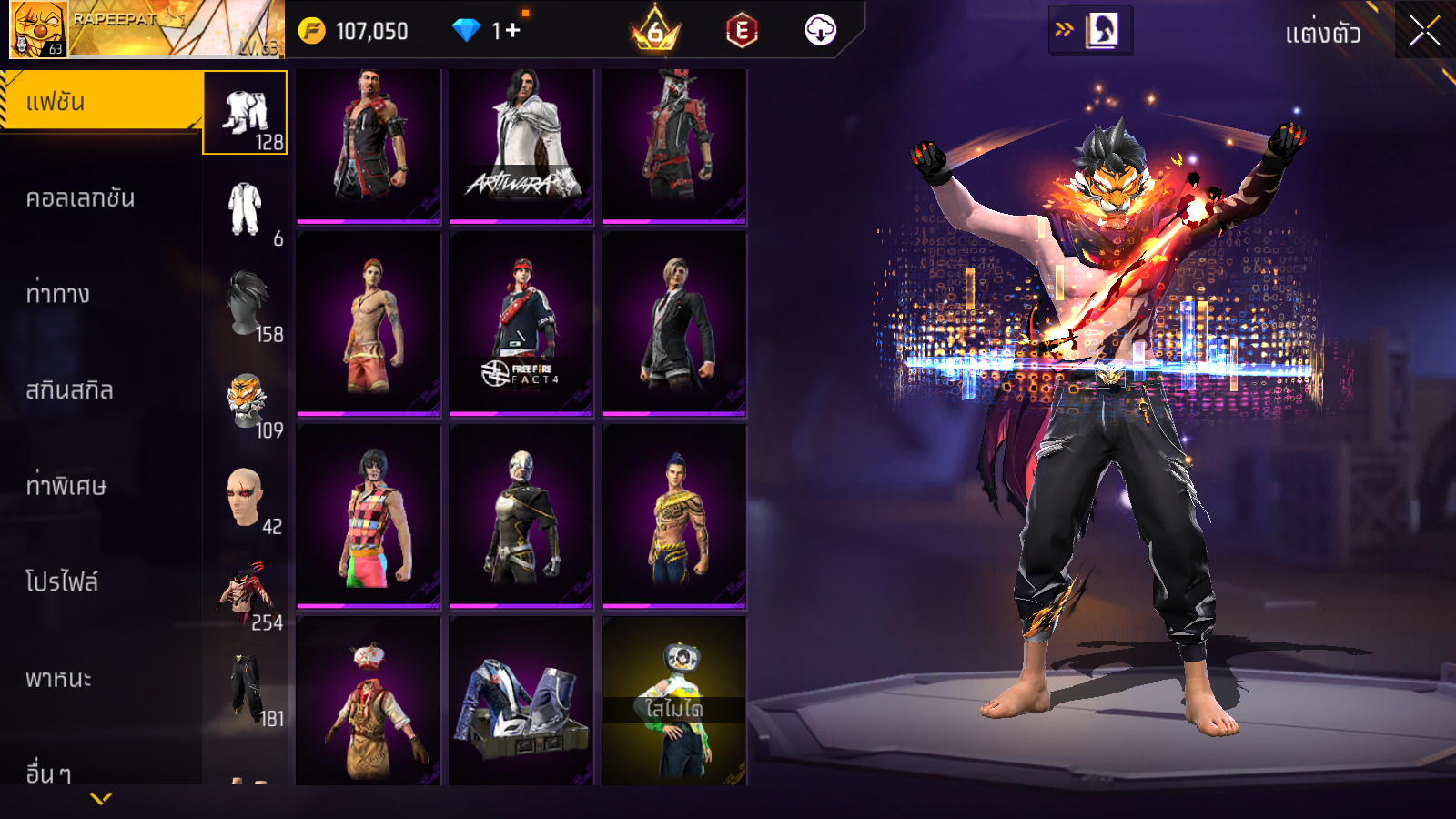Screen dimensions: 1456x819
Task: Choose the white jumpsuit category showing 6
Action: tap(246, 209)
